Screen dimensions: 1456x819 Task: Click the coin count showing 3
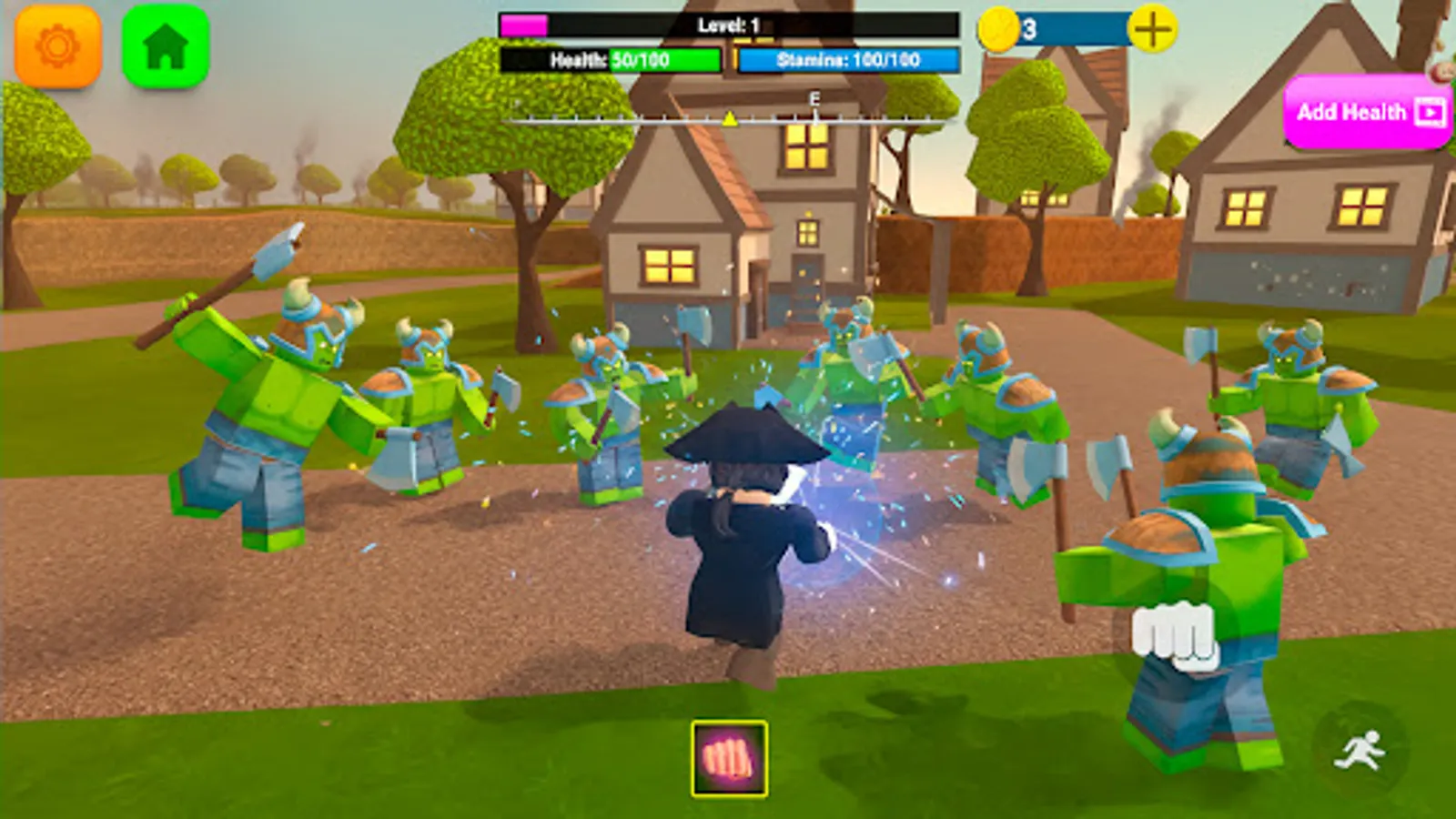click(x=1029, y=27)
